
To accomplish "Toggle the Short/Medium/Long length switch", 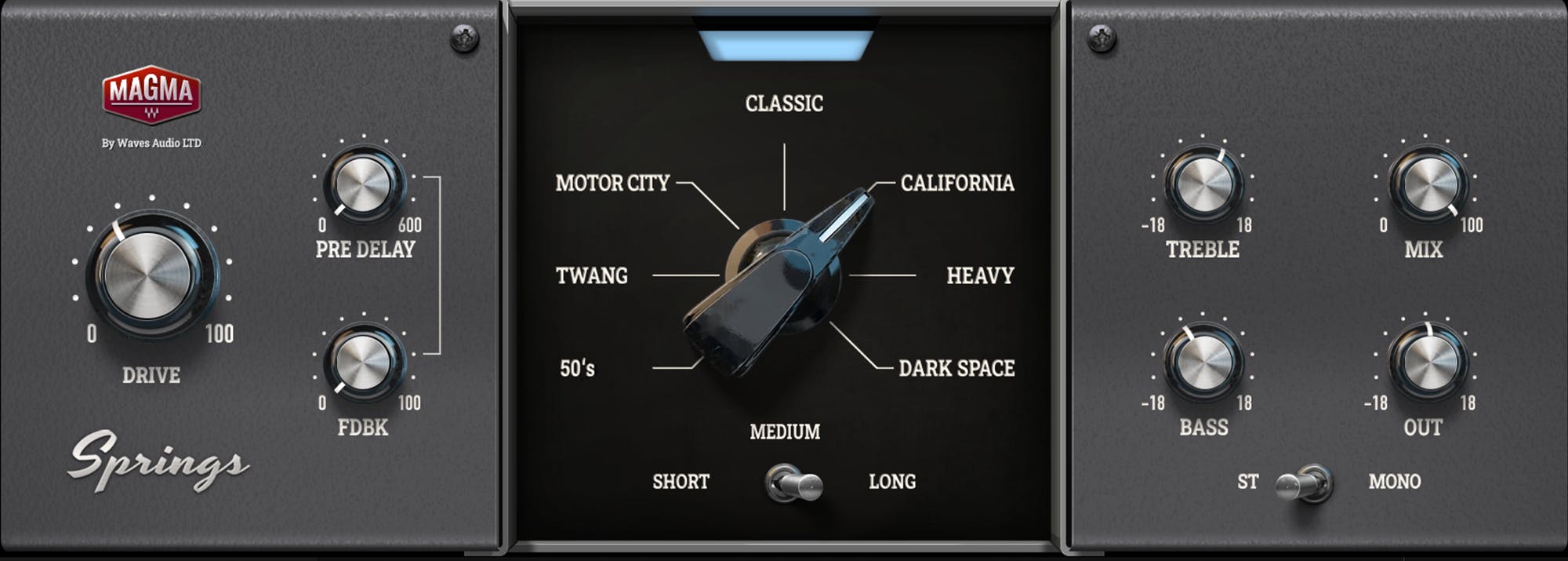I will click(793, 482).
